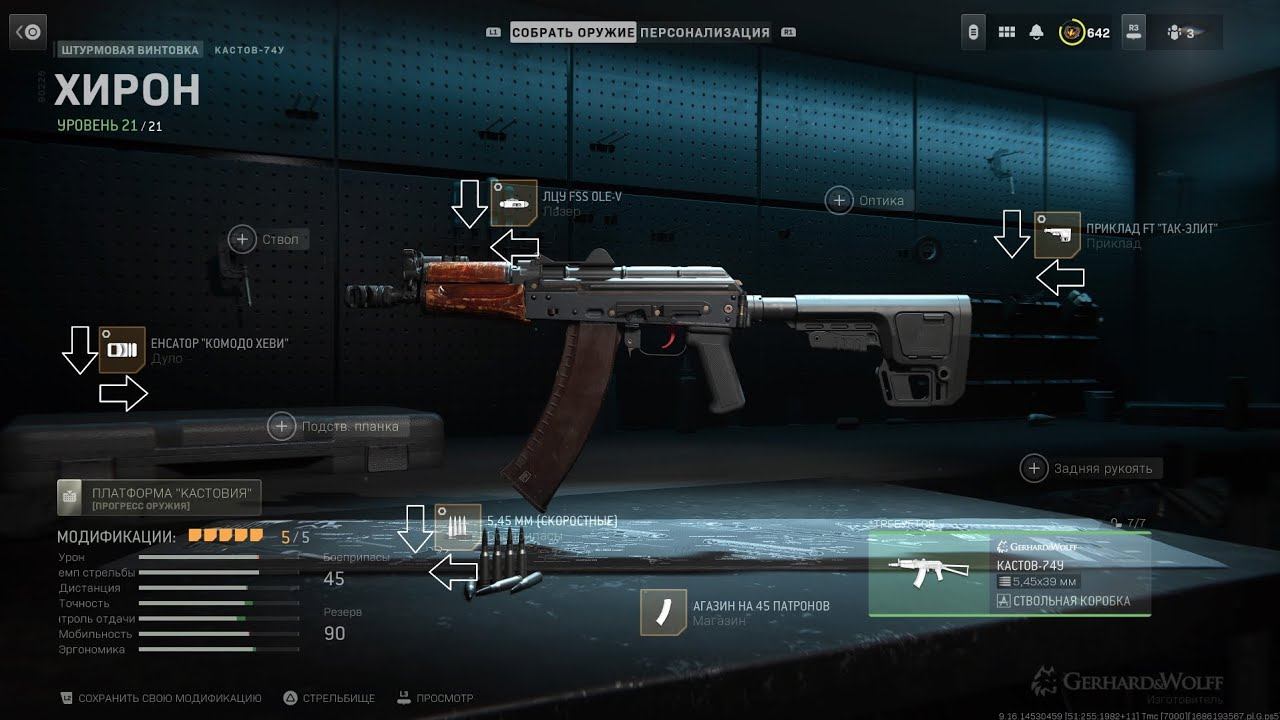Select the Кастов-74У receiver card

pos(1009,574)
